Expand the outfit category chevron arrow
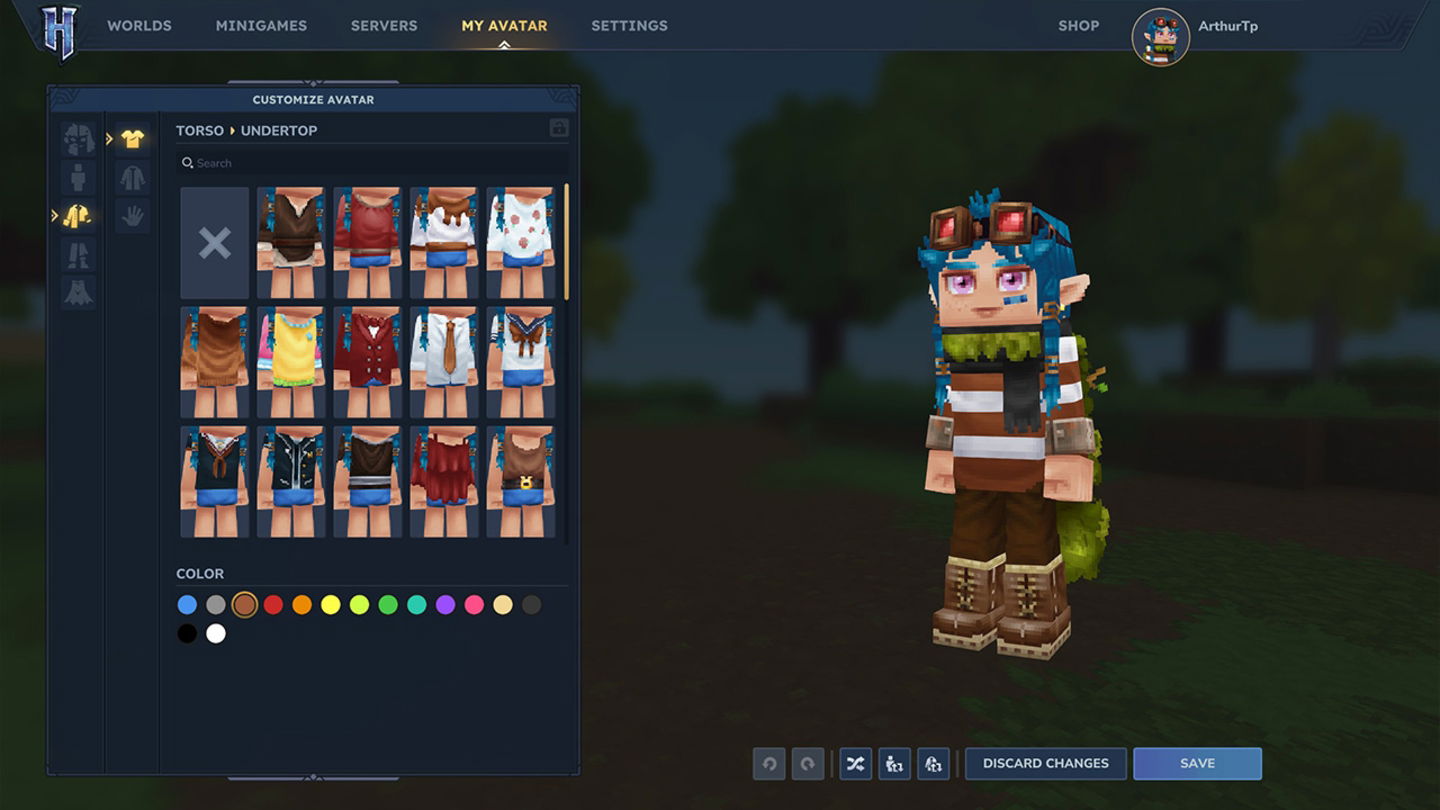 pyautogui.click(x=56, y=214)
